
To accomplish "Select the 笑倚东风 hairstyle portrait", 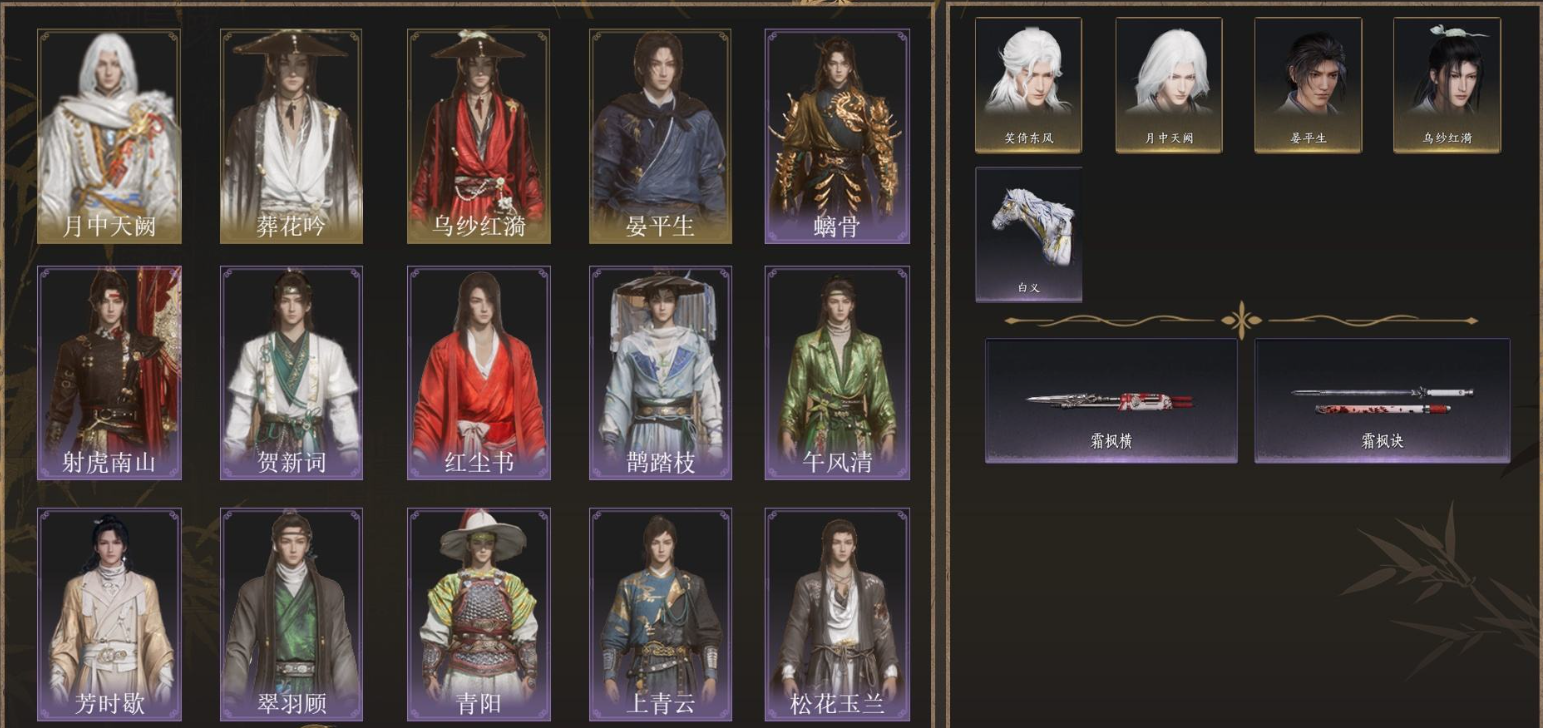I will 1028,85.
